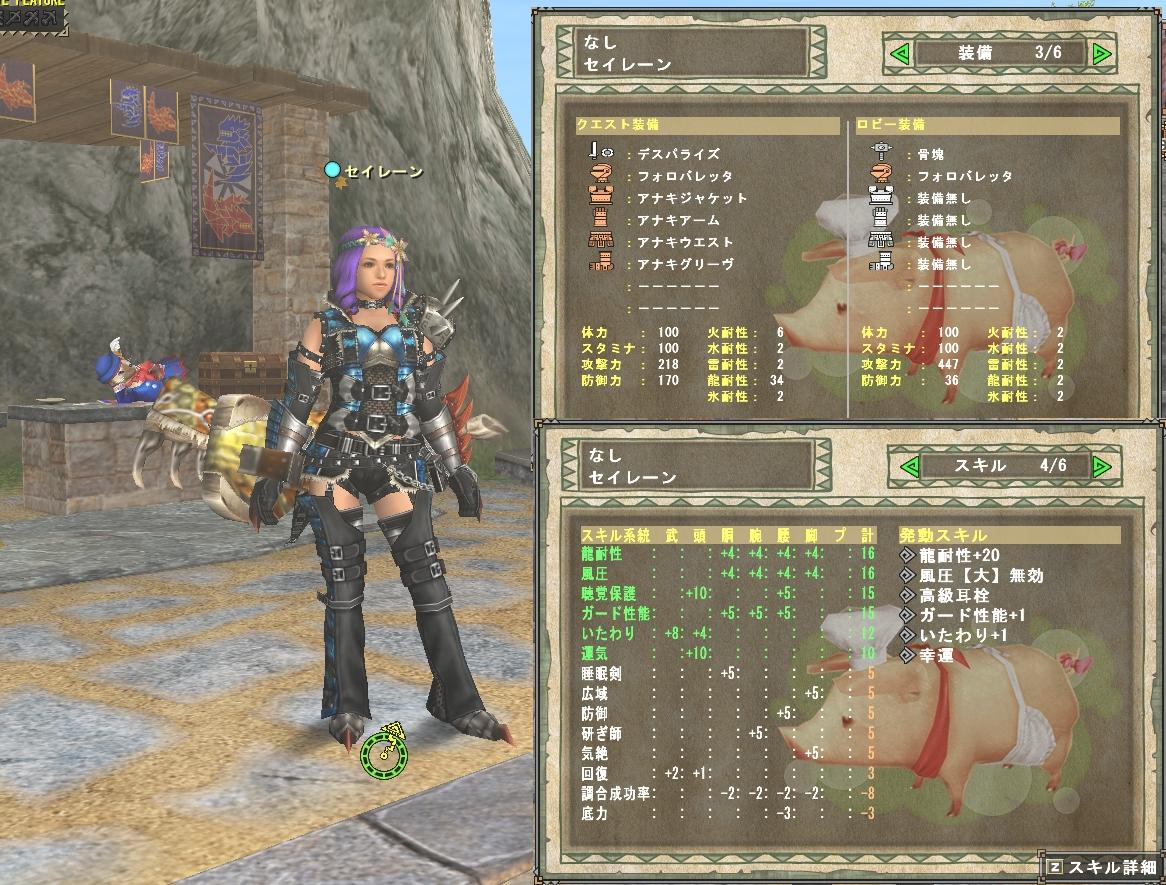Show next page after スキル 4/6

coord(1102,467)
